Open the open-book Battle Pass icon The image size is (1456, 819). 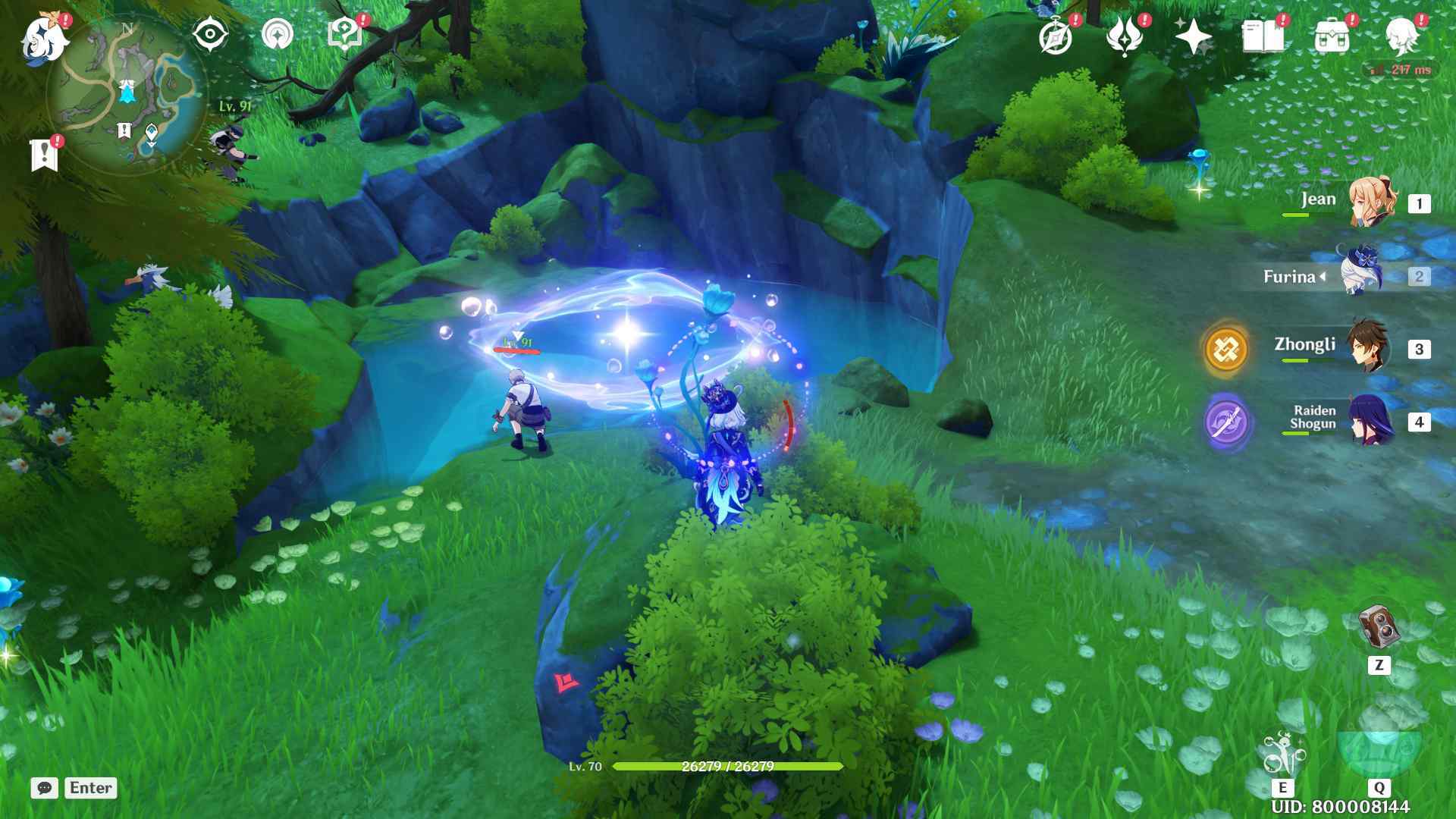1263,36
